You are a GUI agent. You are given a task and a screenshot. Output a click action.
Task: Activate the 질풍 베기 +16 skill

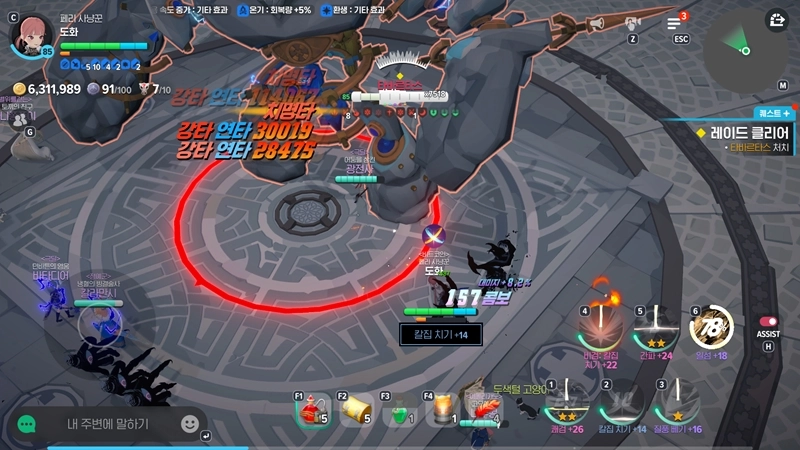click(679, 402)
